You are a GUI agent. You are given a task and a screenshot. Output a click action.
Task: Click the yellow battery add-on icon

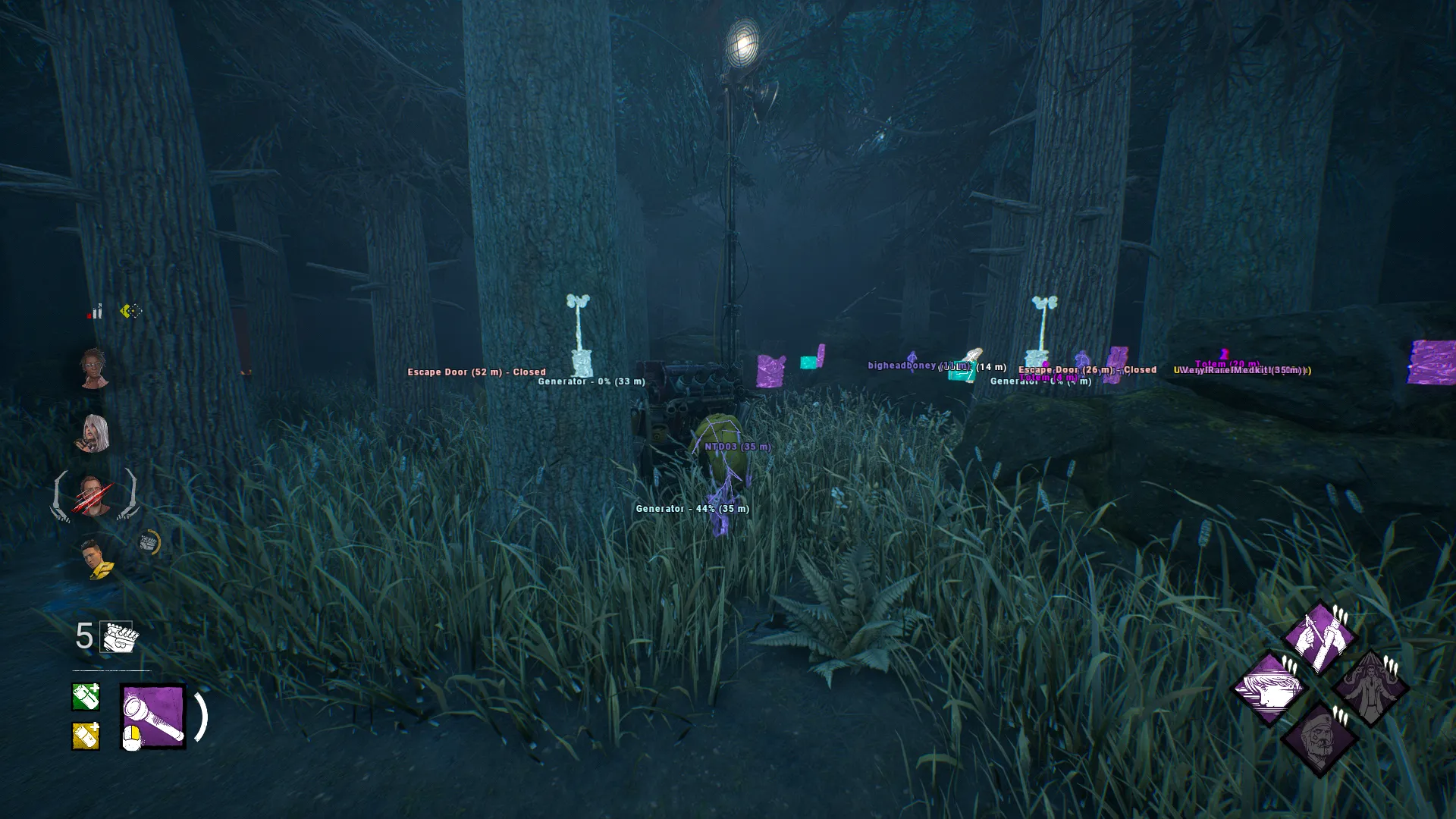click(86, 736)
